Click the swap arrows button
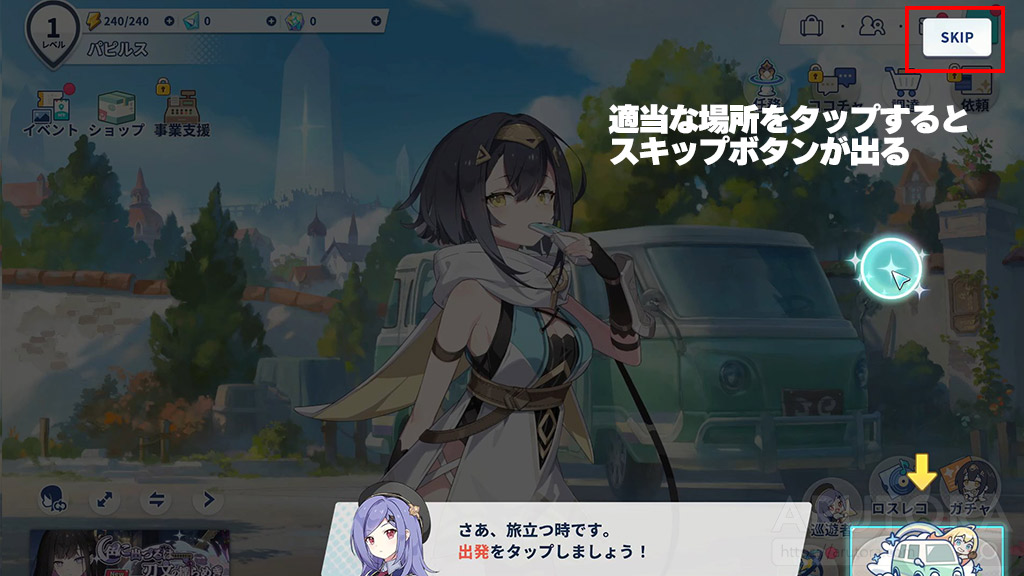Image resolution: width=1024 pixels, height=576 pixels. coord(156,499)
